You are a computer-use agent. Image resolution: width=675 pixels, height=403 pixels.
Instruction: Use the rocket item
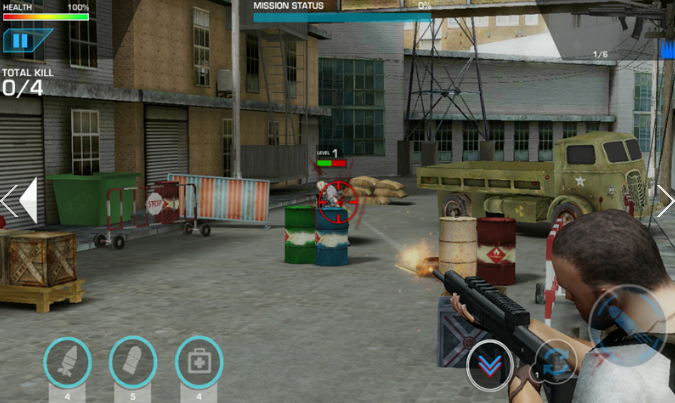click(68, 361)
